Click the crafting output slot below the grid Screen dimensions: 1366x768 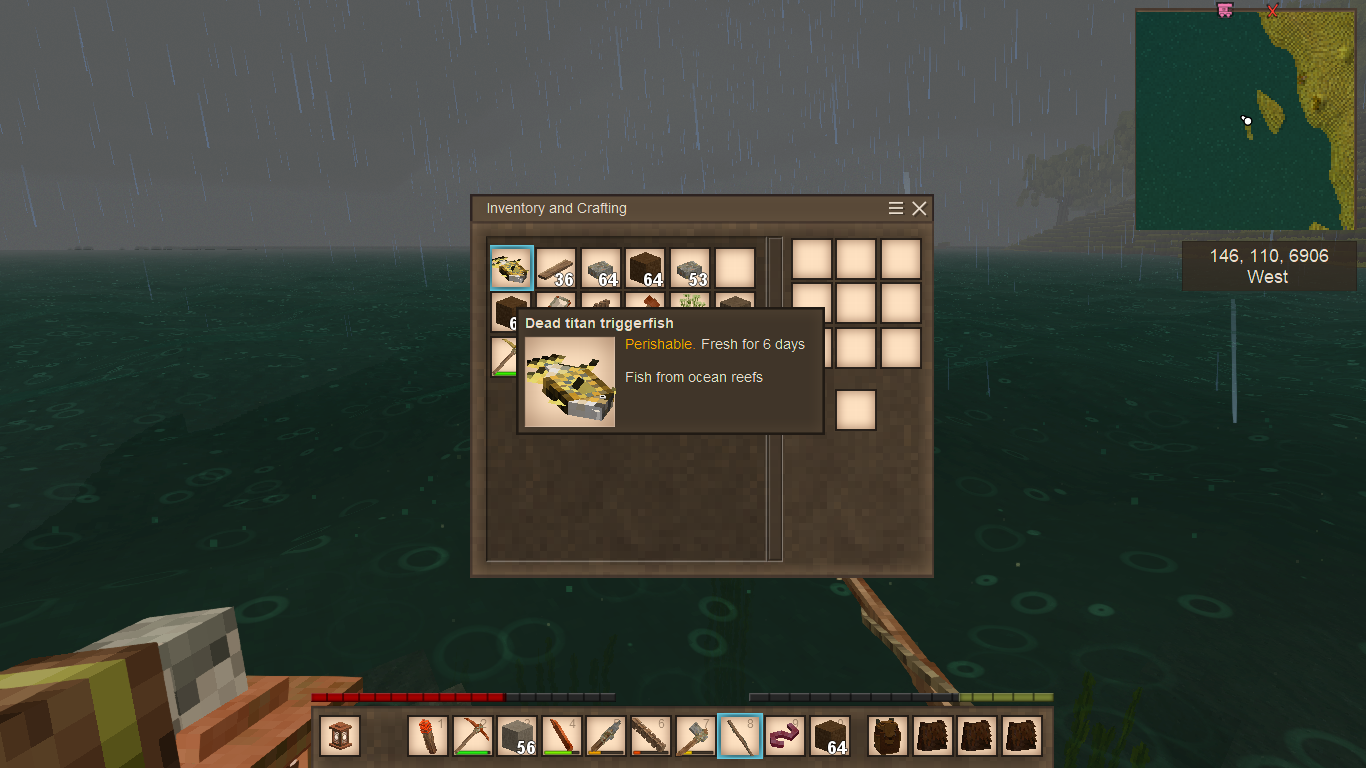click(856, 410)
